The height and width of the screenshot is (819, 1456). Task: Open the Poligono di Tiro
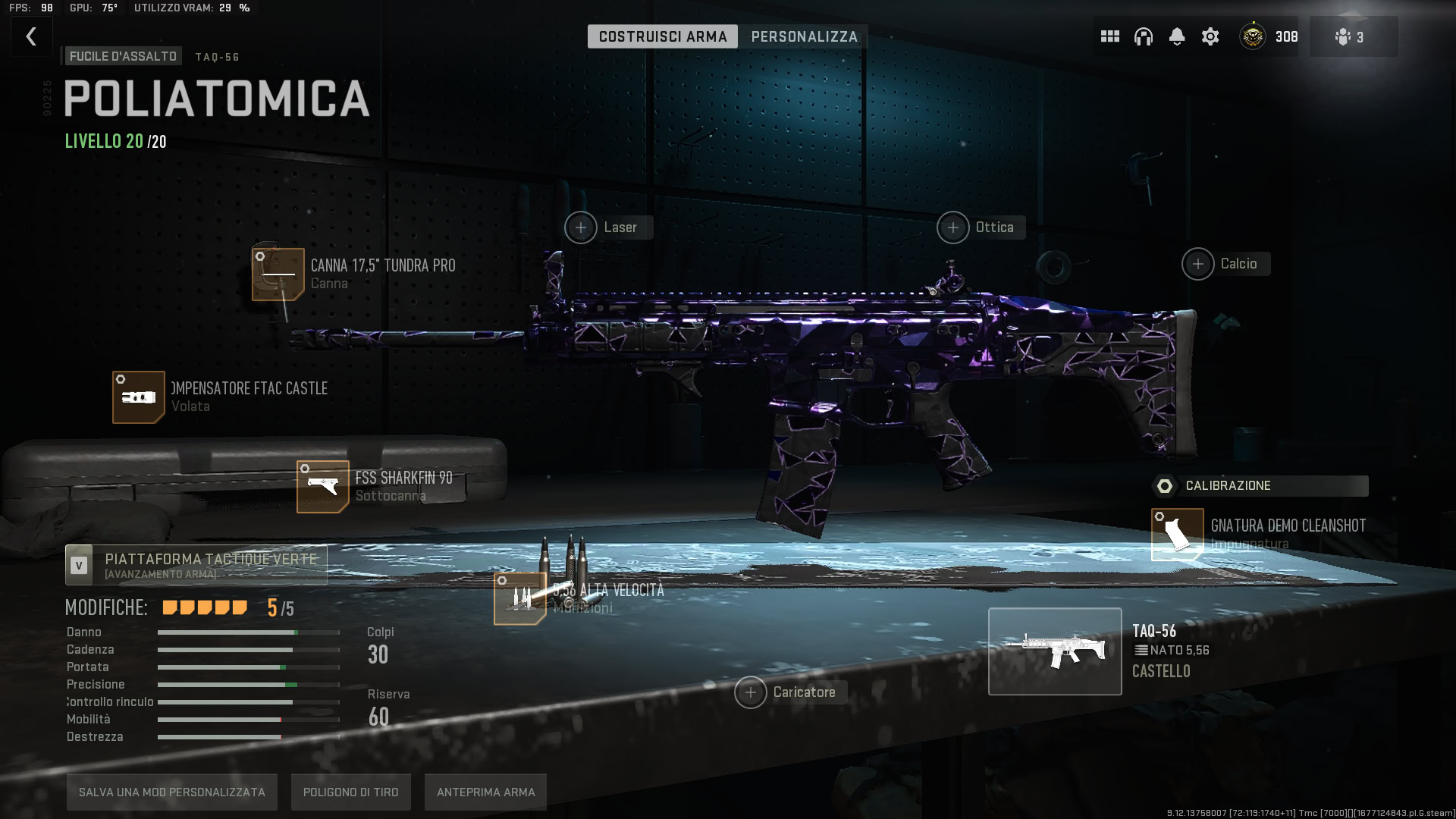[351, 792]
